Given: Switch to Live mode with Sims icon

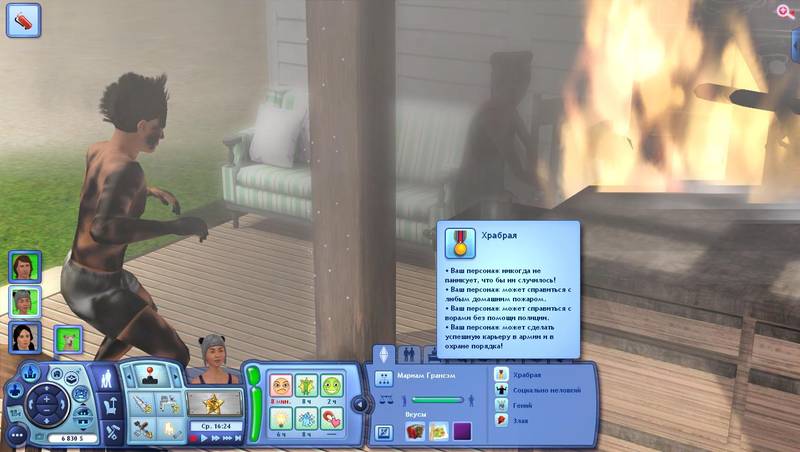Looking at the screenshot, I should point(106,377).
